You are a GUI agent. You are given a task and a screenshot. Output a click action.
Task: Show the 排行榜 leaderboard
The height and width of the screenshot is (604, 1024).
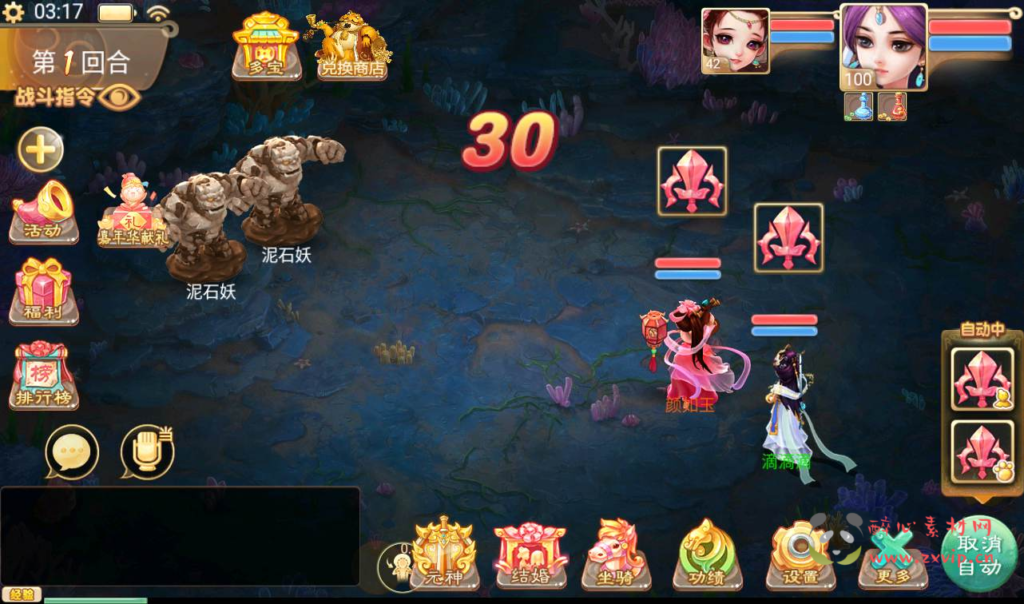click(x=44, y=374)
